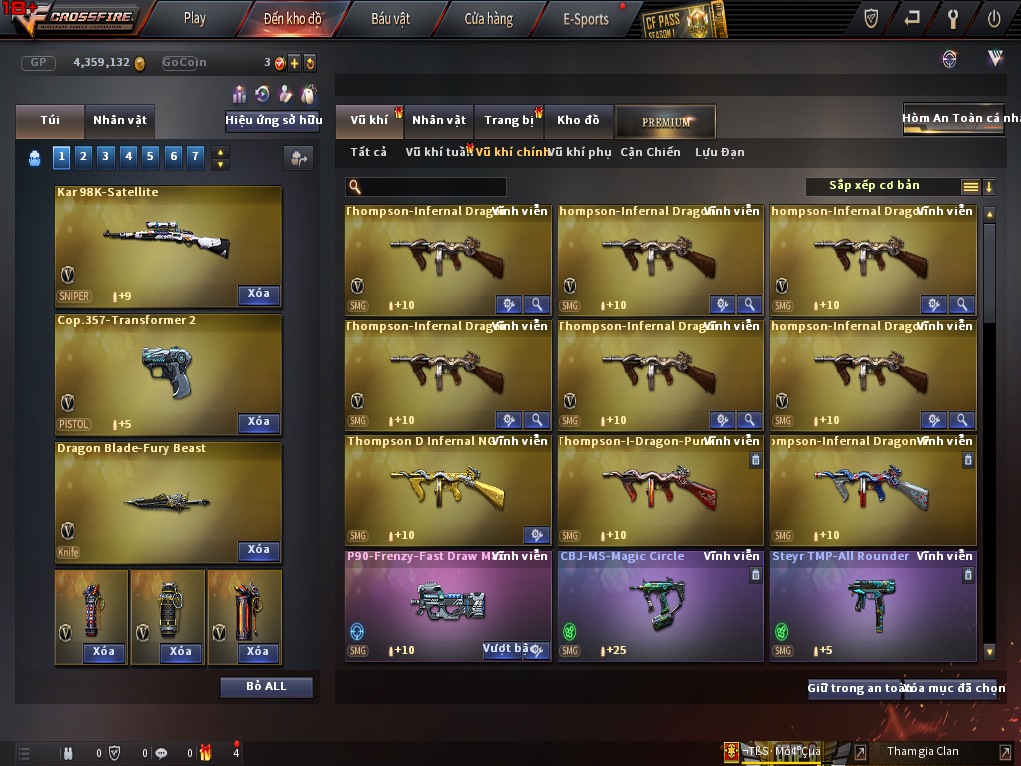
Task: Open the PREMIUM tab
Action: (666, 122)
